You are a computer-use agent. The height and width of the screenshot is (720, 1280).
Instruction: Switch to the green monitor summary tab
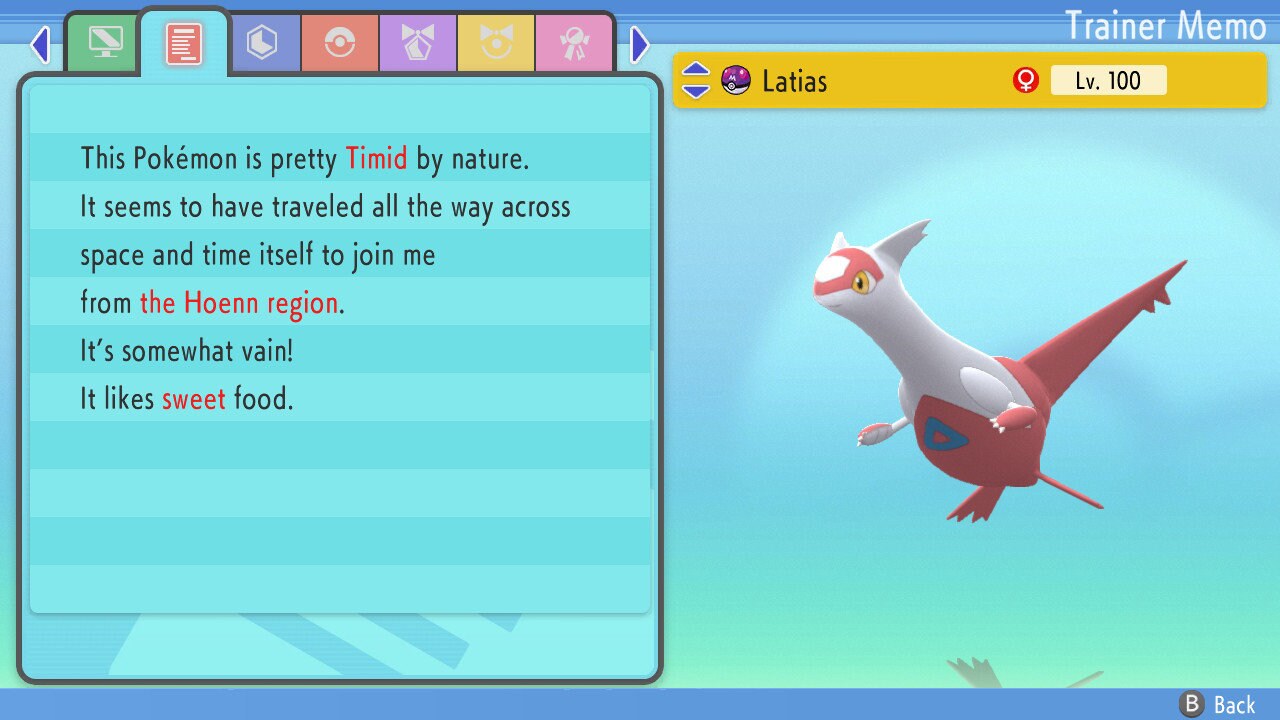tap(105, 43)
